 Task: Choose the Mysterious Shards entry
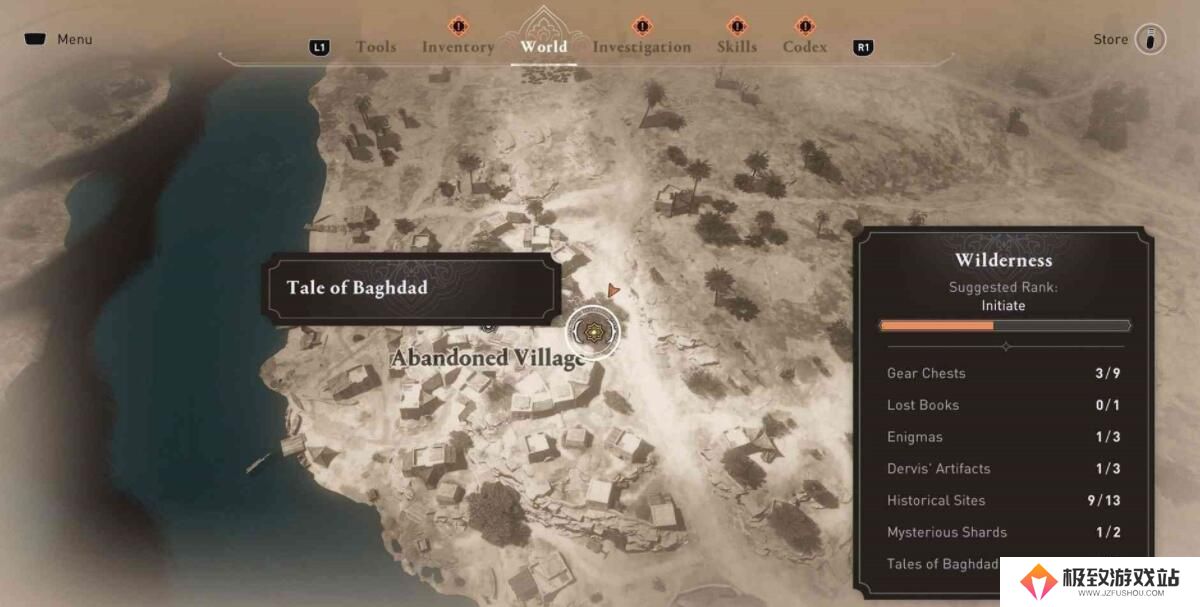pyautogui.click(x=1004, y=532)
